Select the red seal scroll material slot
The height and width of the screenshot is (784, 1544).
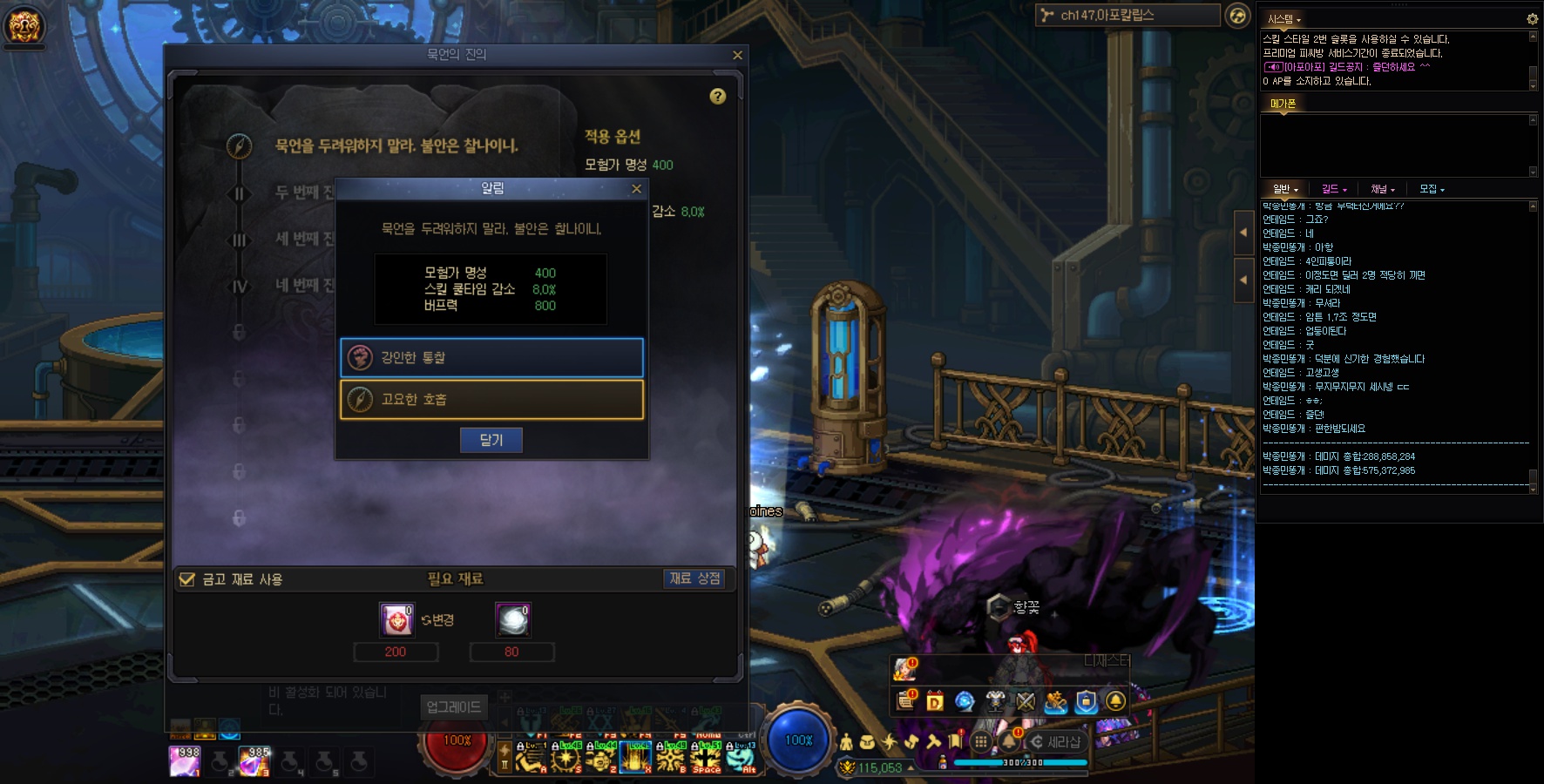click(x=396, y=620)
